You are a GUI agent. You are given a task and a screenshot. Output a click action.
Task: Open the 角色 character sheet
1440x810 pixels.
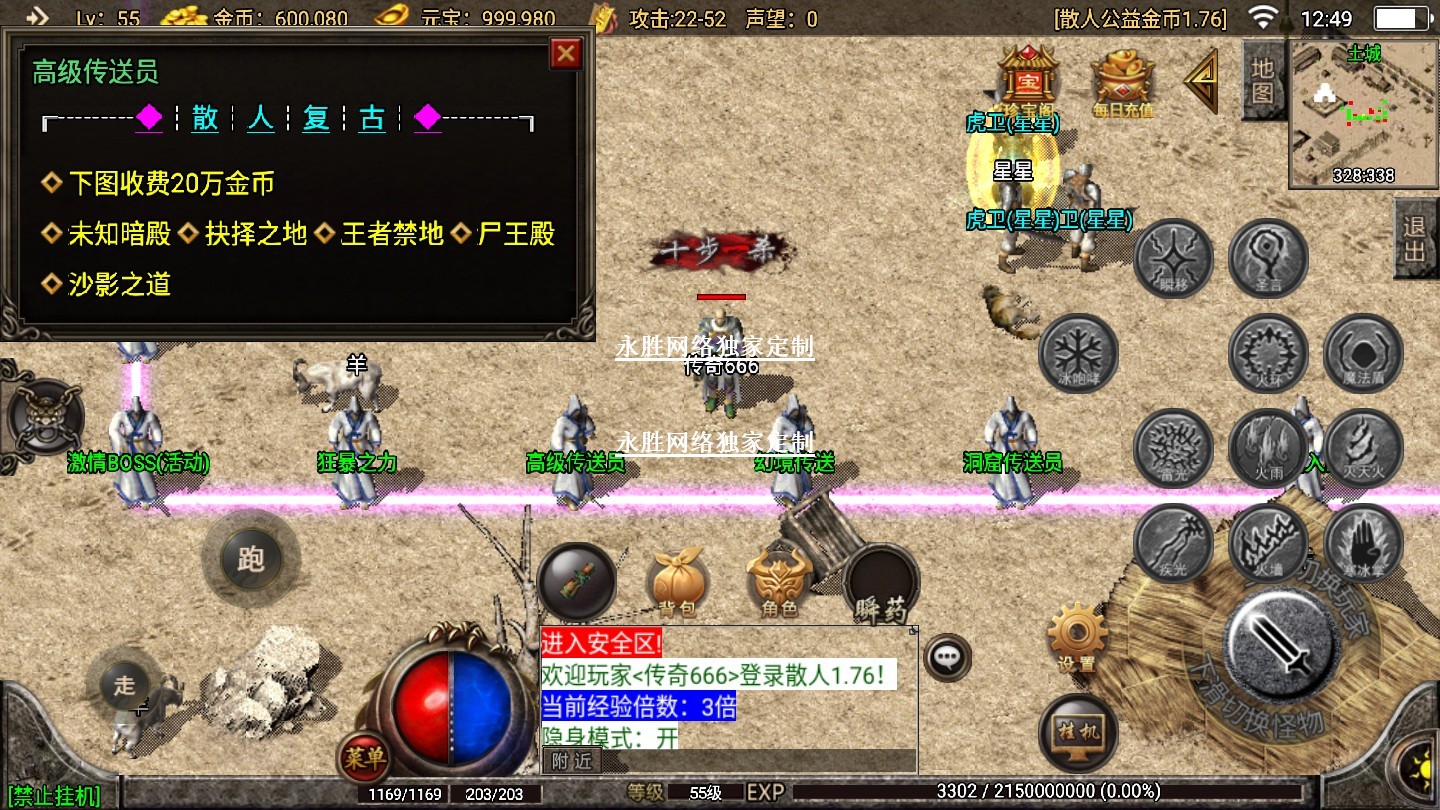pyautogui.click(x=779, y=581)
